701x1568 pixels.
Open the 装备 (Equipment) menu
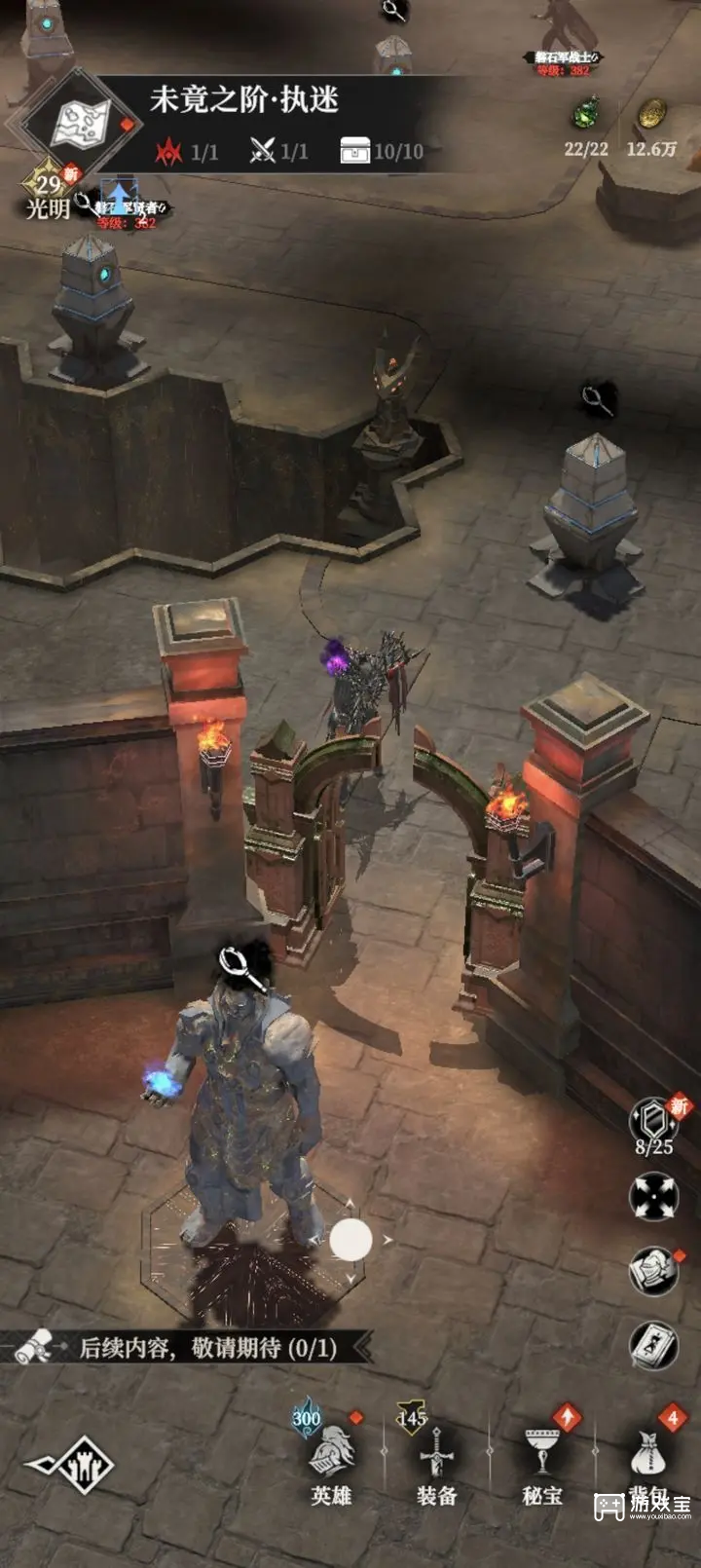436,1457
